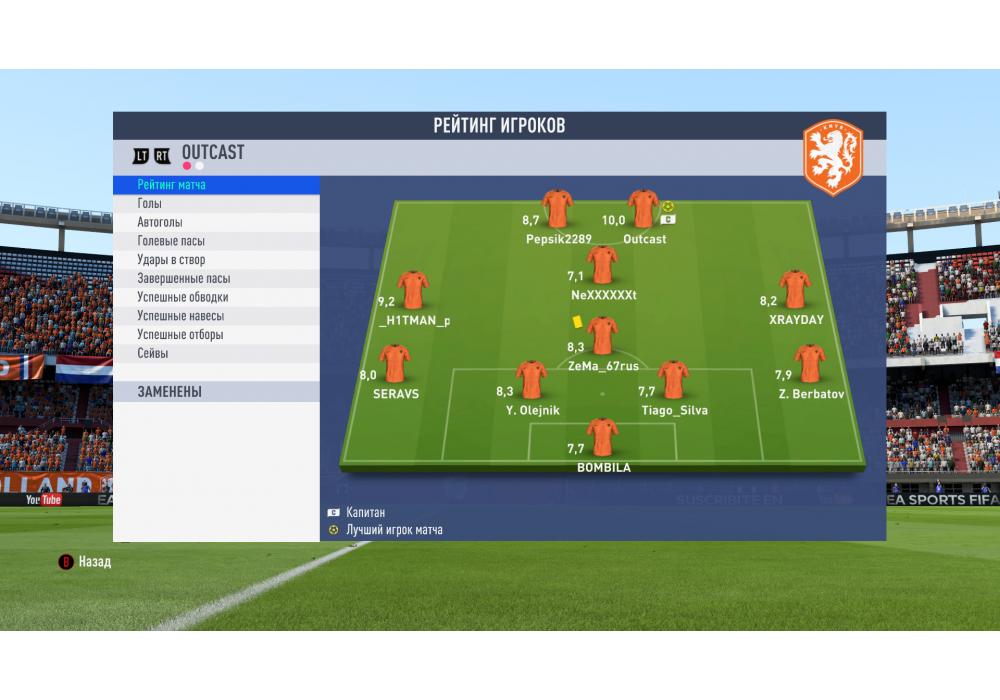Pick player _H1TMAN_p on the formation
This screenshot has width=1000, height=700.
click(413, 290)
